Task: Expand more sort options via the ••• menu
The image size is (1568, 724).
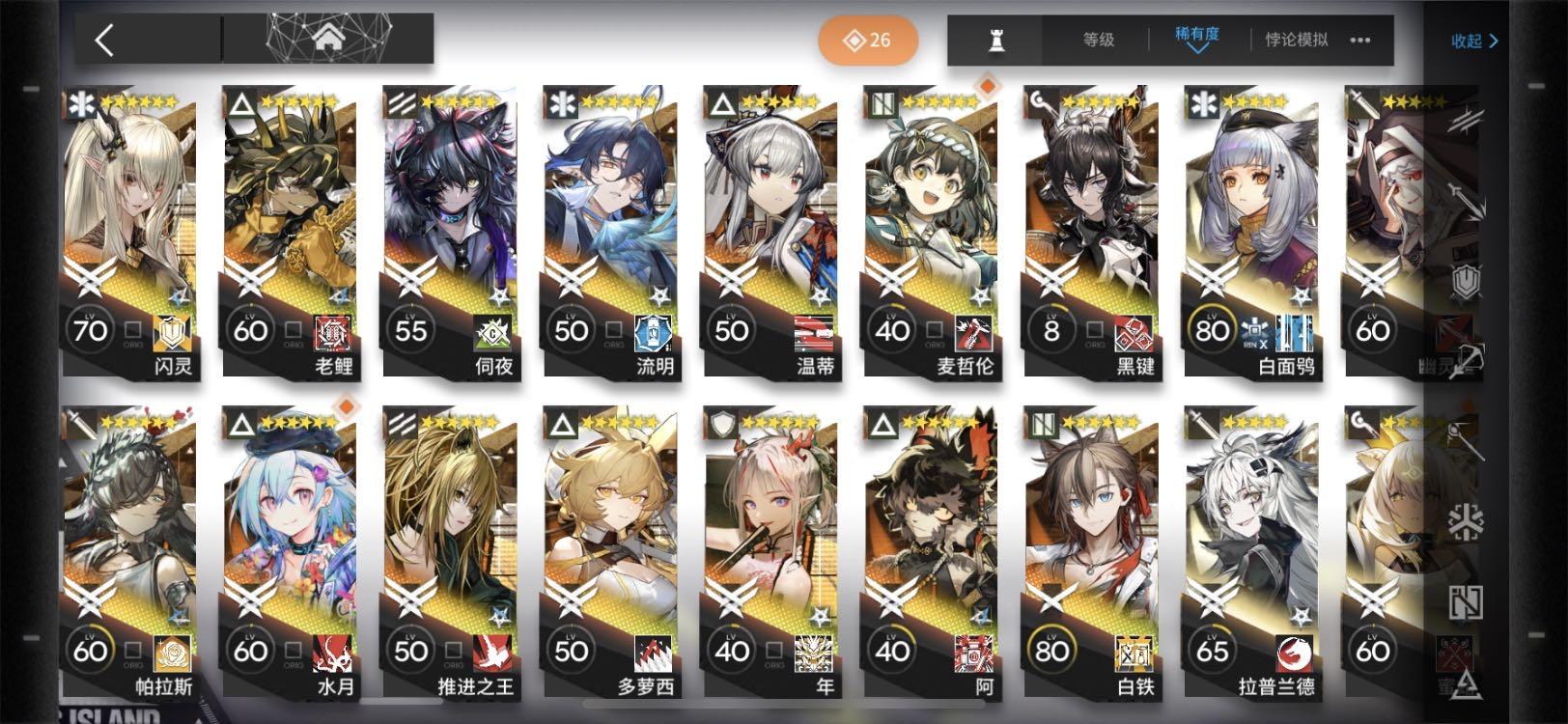Action: click(x=1360, y=41)
